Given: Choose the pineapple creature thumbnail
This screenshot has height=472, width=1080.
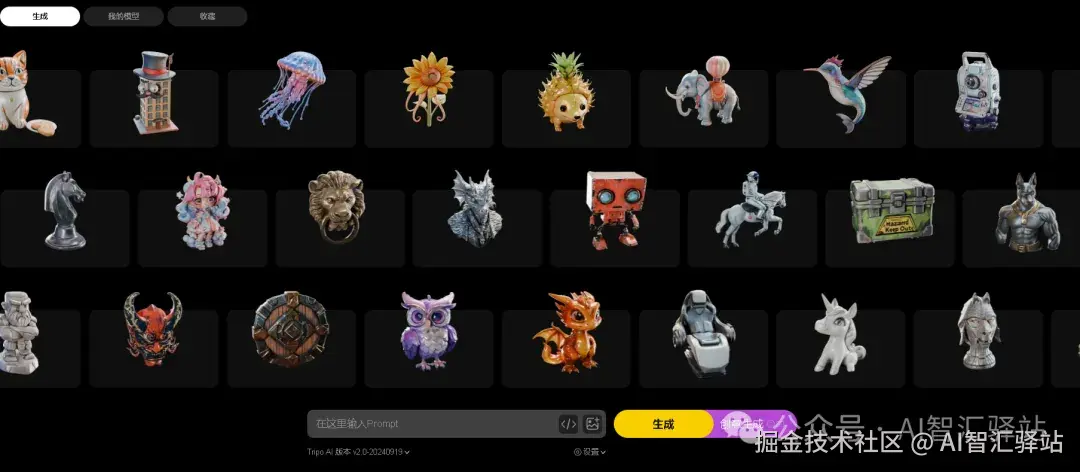Looking at the screenshot, I should [x=566, y=92].
